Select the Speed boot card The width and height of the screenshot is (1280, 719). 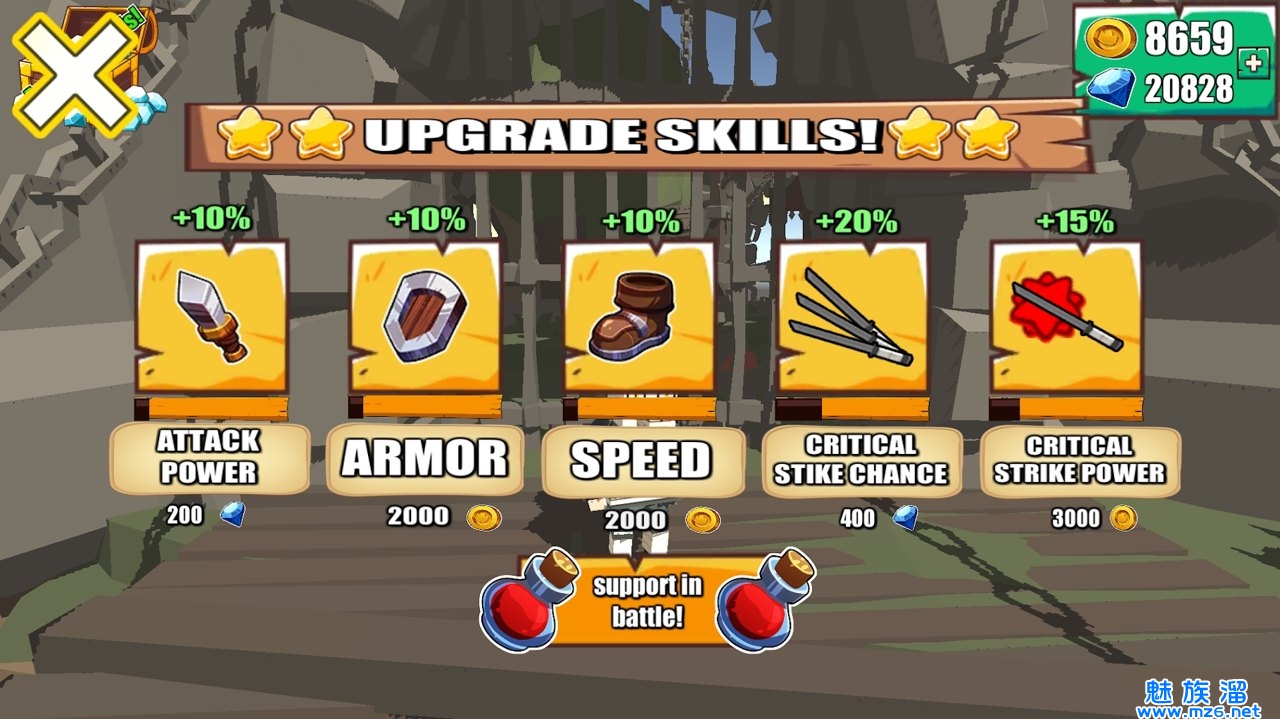(639, 316)
